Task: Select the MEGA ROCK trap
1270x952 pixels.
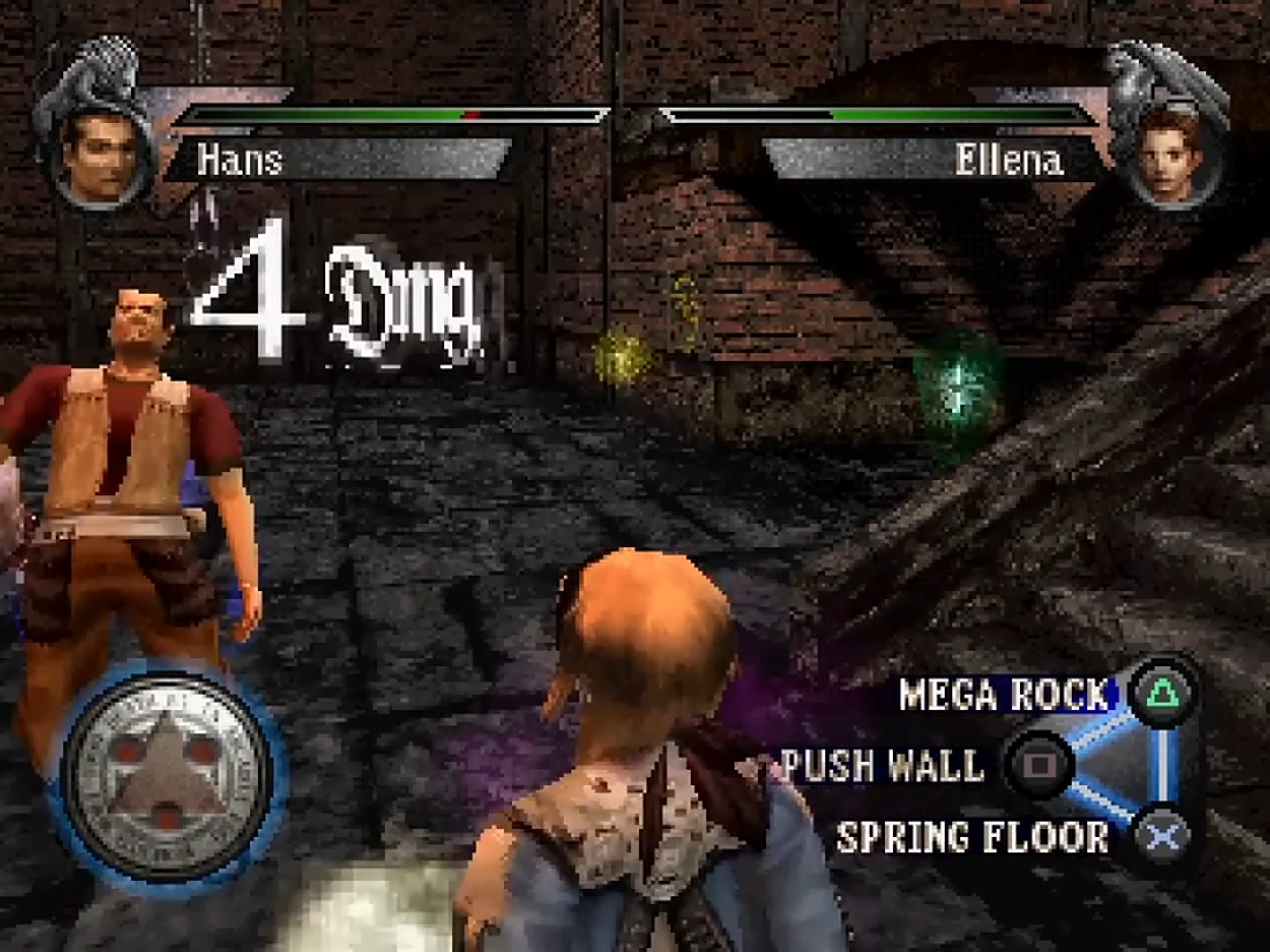Action: pyautogui.click(x=1005, y=695)
